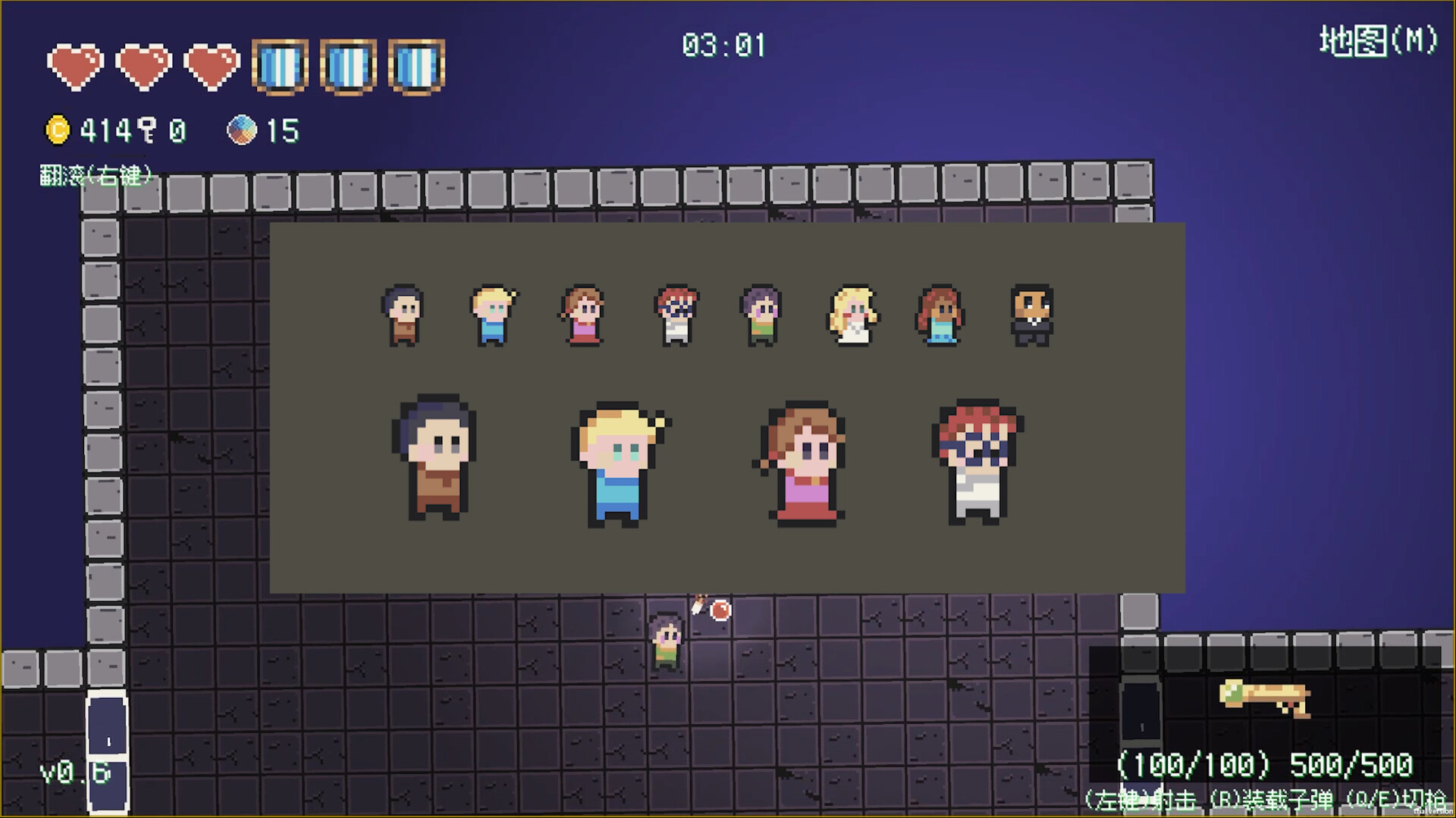The image size is (1456, 818).
Task: Click the coin currency icon
Action: [x=1031, y=315]
